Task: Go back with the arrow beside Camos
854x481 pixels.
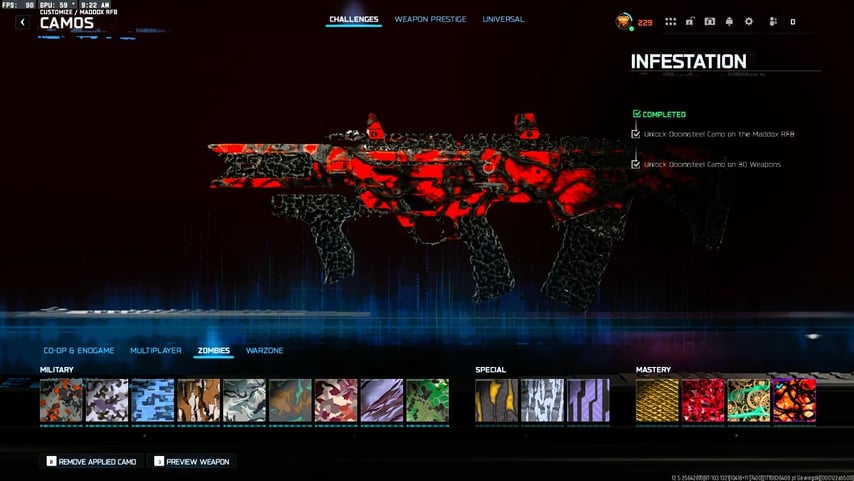Action: pyautogui.click(x=22, y=22)
